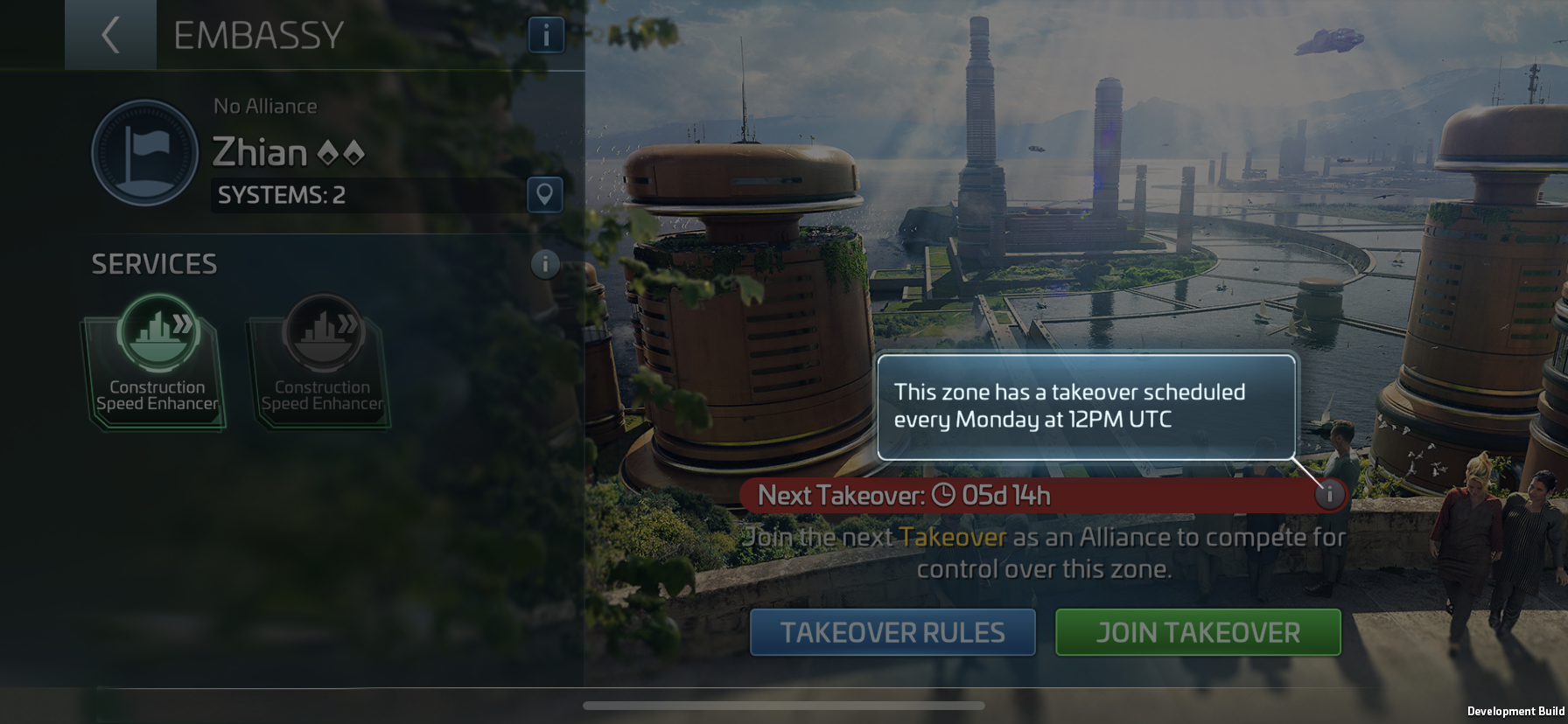The height and width of the screenshot is (724, 1568).
Task: Join the Takeover
Action: (x=1198, y=632)
